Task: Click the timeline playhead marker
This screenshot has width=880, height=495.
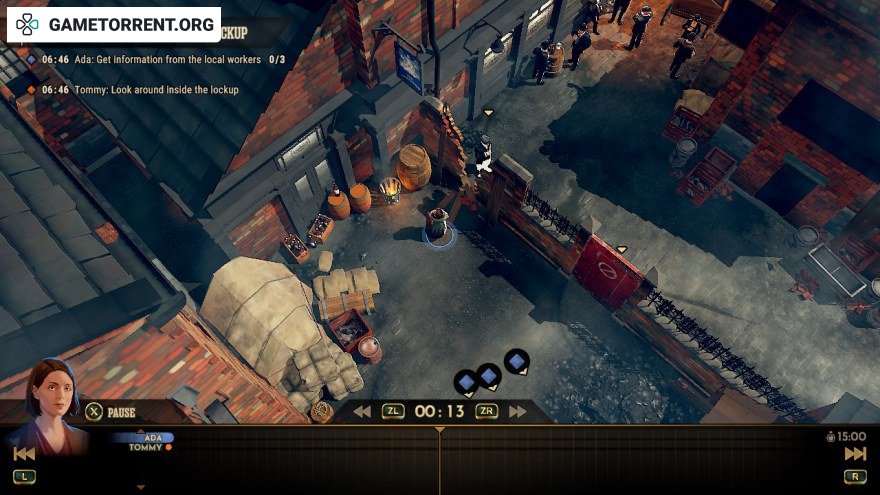Action: tap(439, 431)
